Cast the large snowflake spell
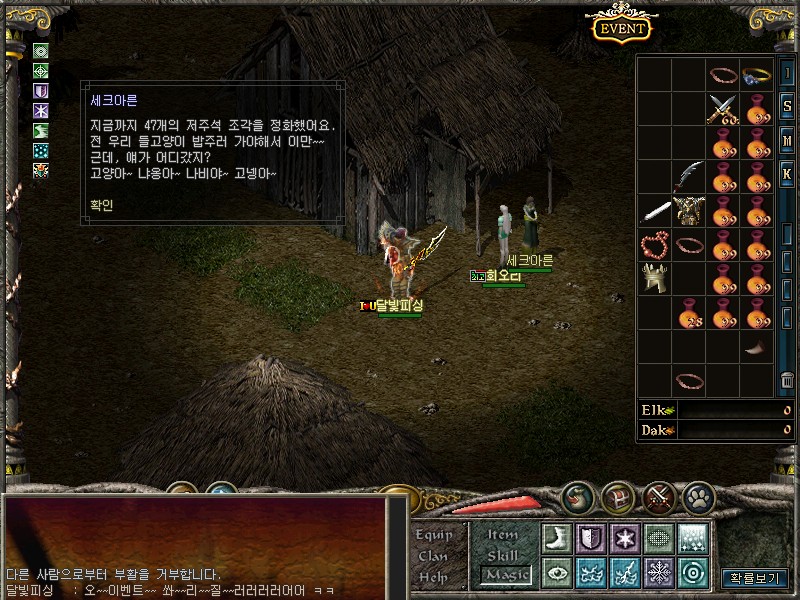Screen dimensions: 800x600 tap(659, 573)
